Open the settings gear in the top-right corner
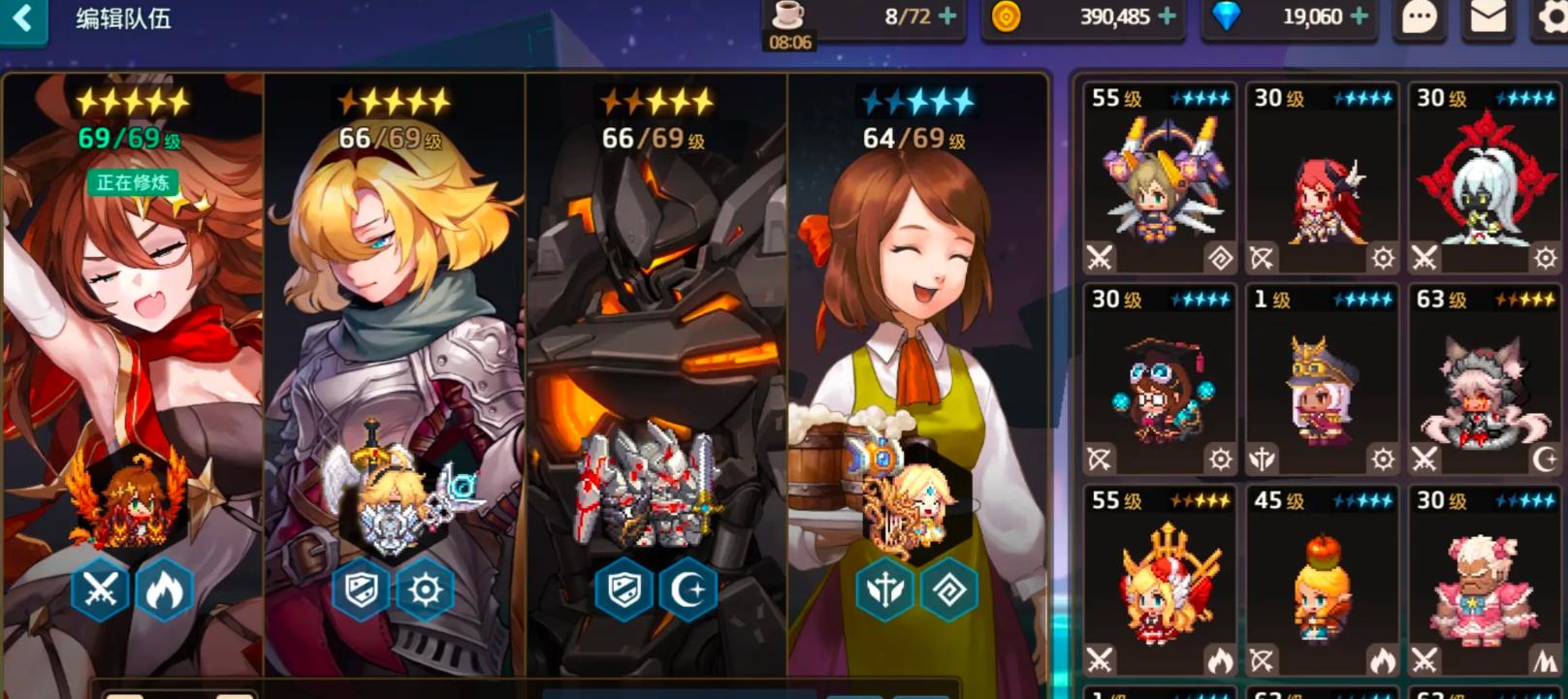Screen dimensions: 1568x699 pyautogui.click(x=1549, y=16)
